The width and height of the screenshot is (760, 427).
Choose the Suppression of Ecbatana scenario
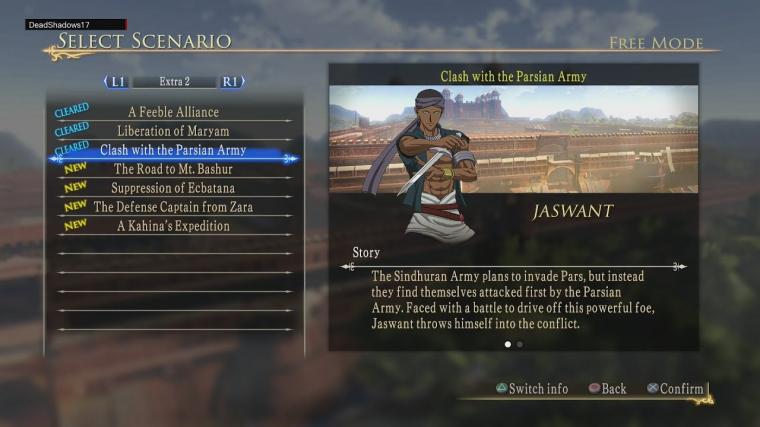tap(173, 188)
